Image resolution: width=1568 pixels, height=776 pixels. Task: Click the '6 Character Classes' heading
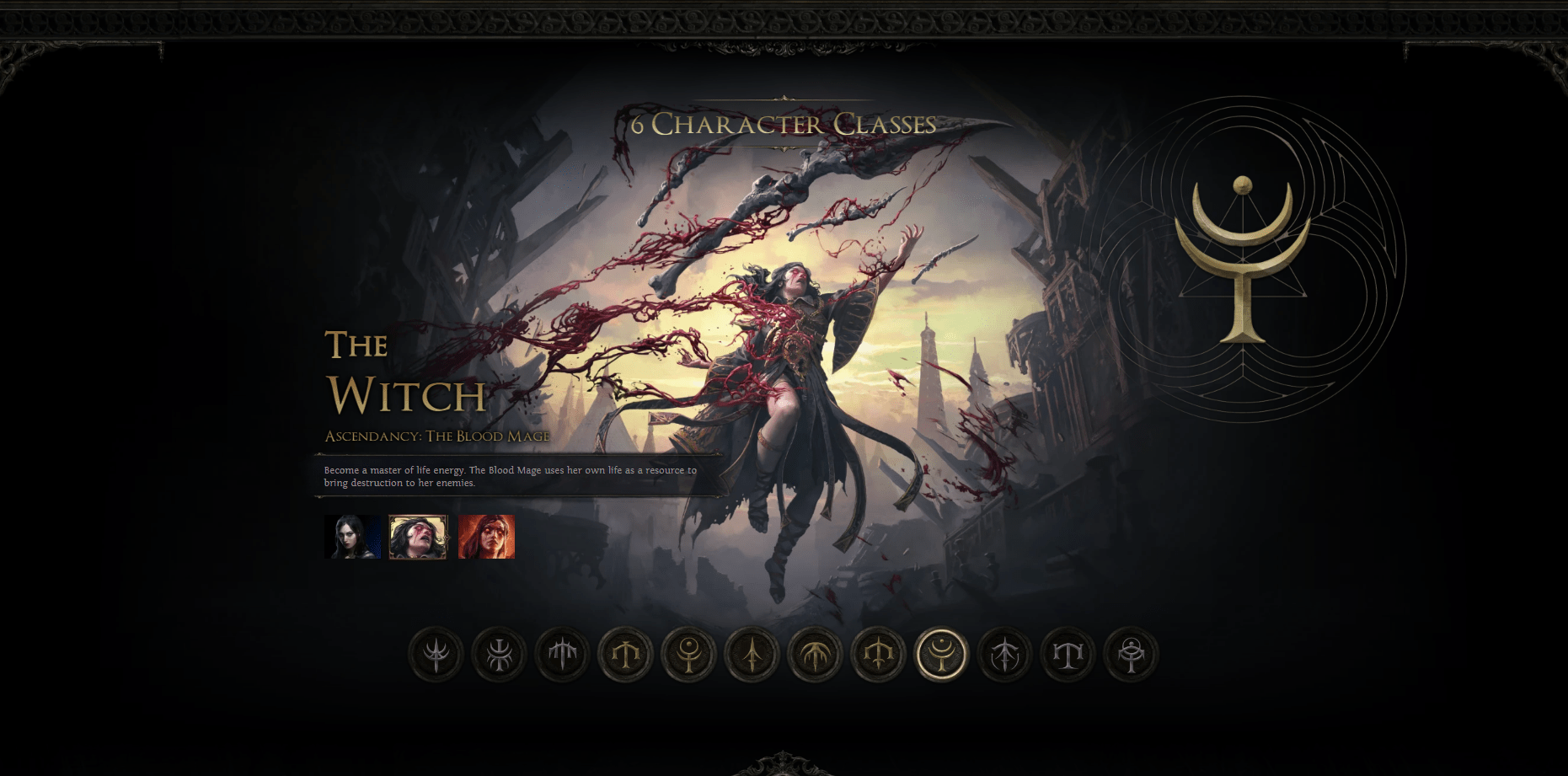coord(782,126)
